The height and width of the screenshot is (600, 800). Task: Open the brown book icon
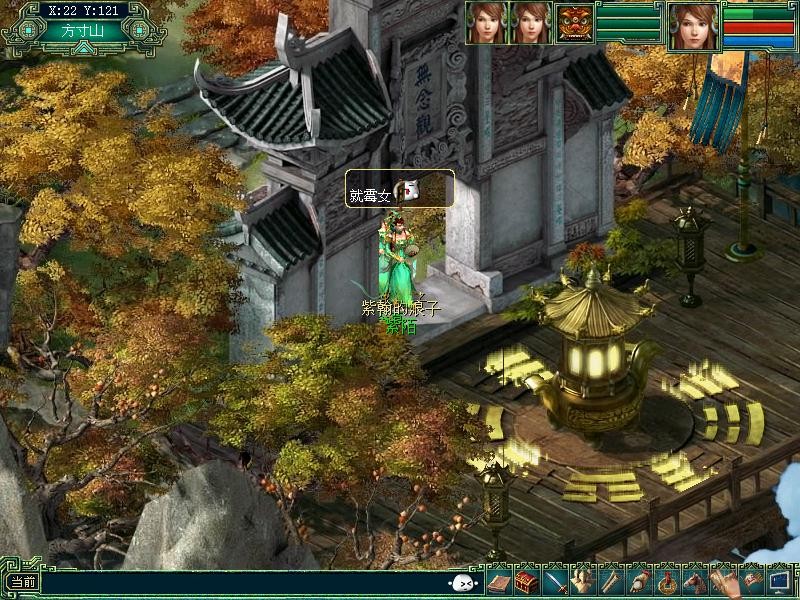click(498, 581)
